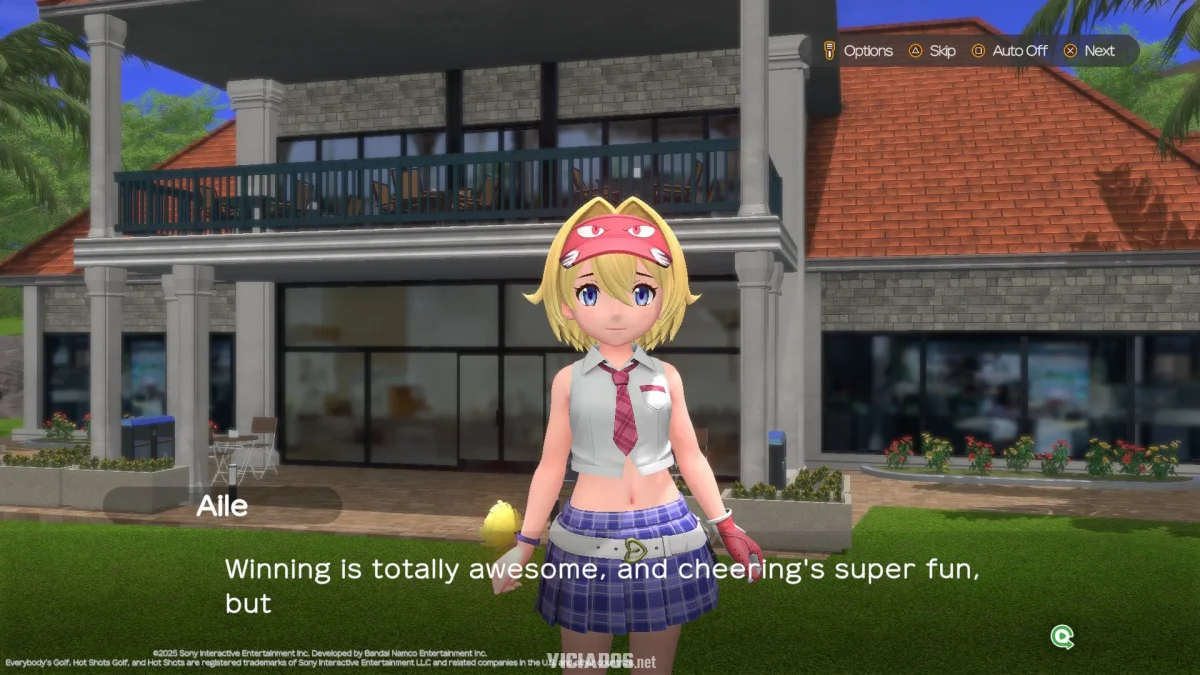Click the green dialogue-advance arrow indicator
This screenshot has width=1200, height=675.
click(x=1062, y=636)
